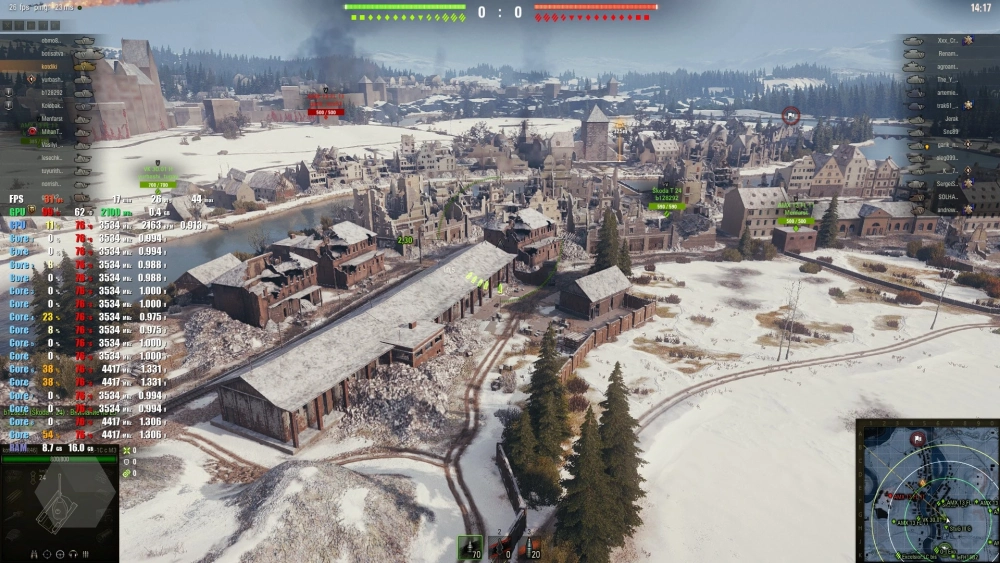1000x563 pixels.
Task: Choose enemy player SOLHA from the roster
Action: [950, 197]
